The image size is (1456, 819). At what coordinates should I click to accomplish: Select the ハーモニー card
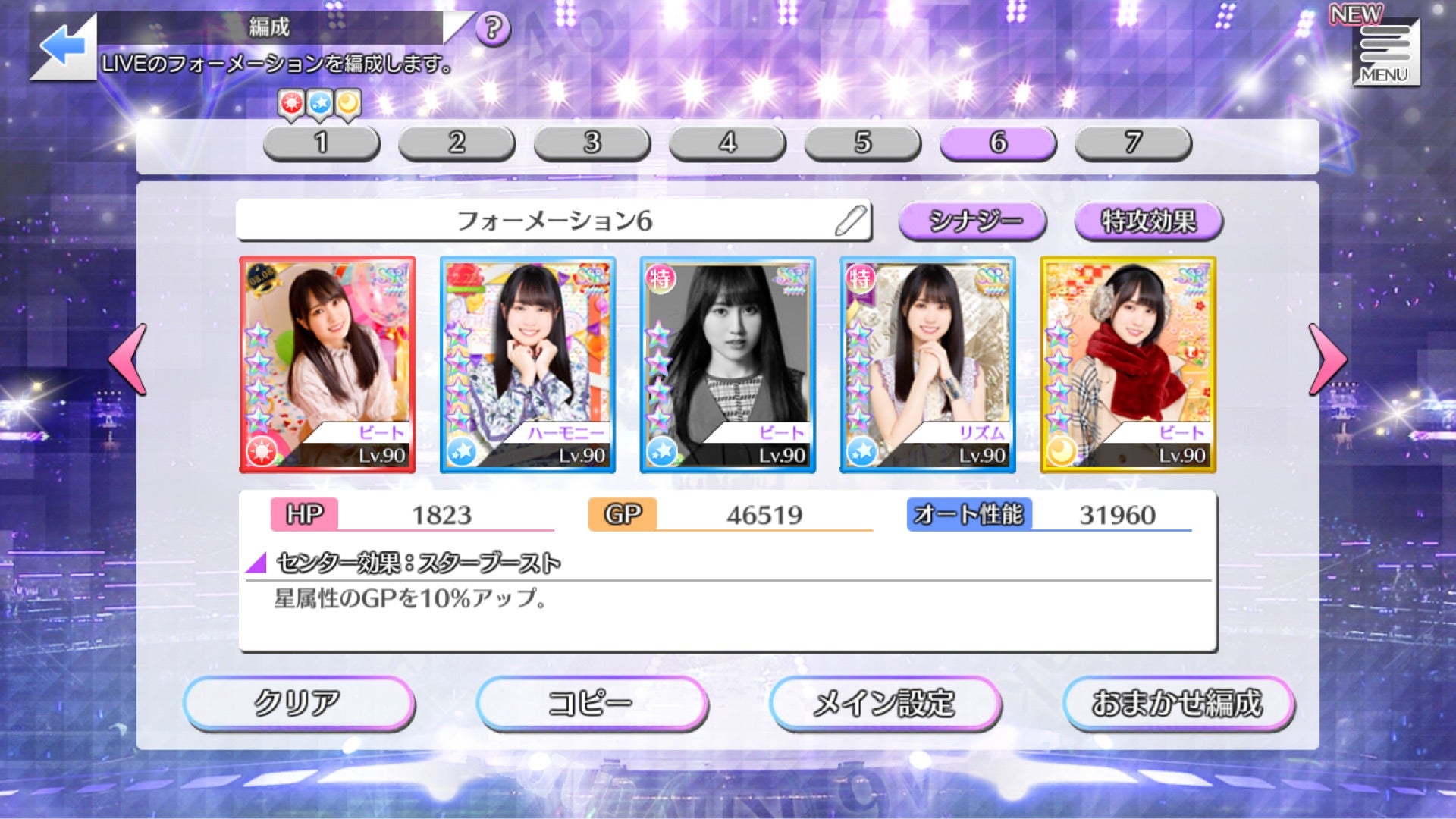pyautogui.click(x=528, y=365)
